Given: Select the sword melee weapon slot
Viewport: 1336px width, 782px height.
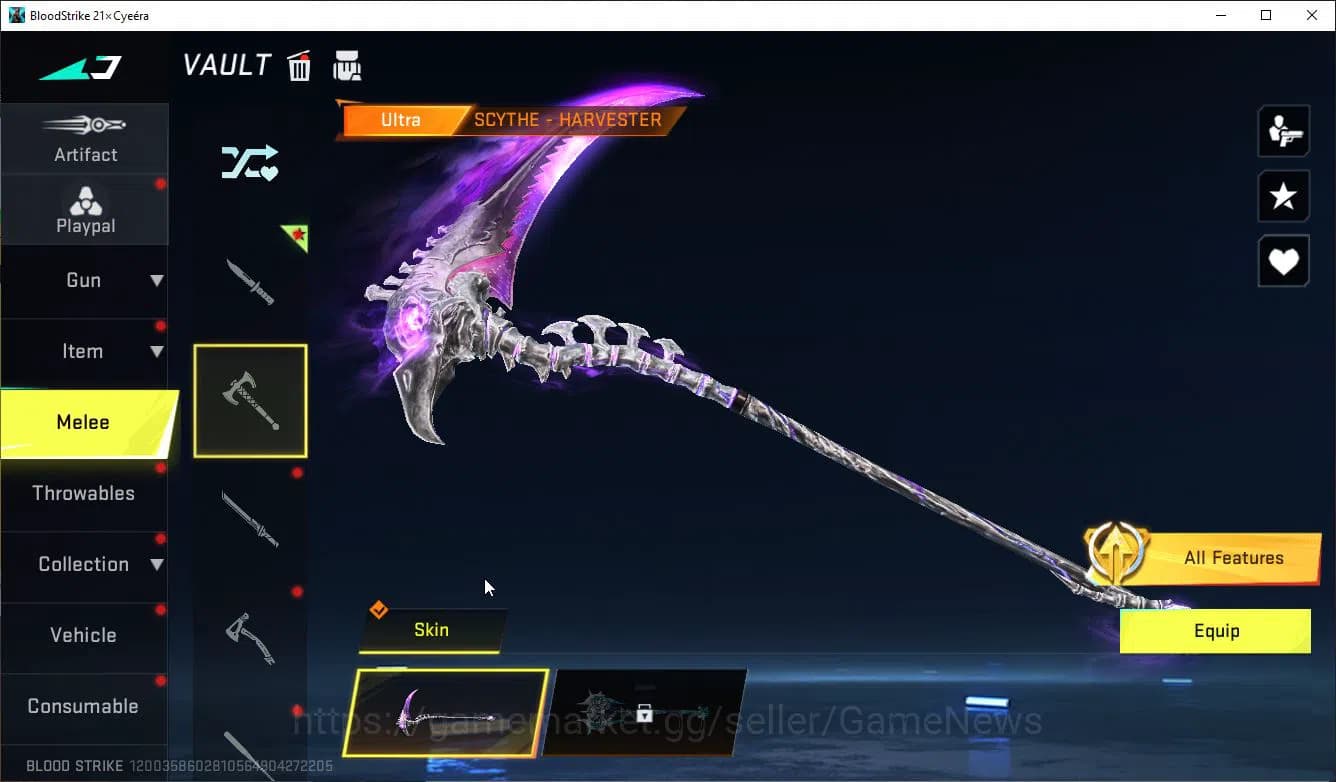Looking at the screenshot, I should pos(250,520).
